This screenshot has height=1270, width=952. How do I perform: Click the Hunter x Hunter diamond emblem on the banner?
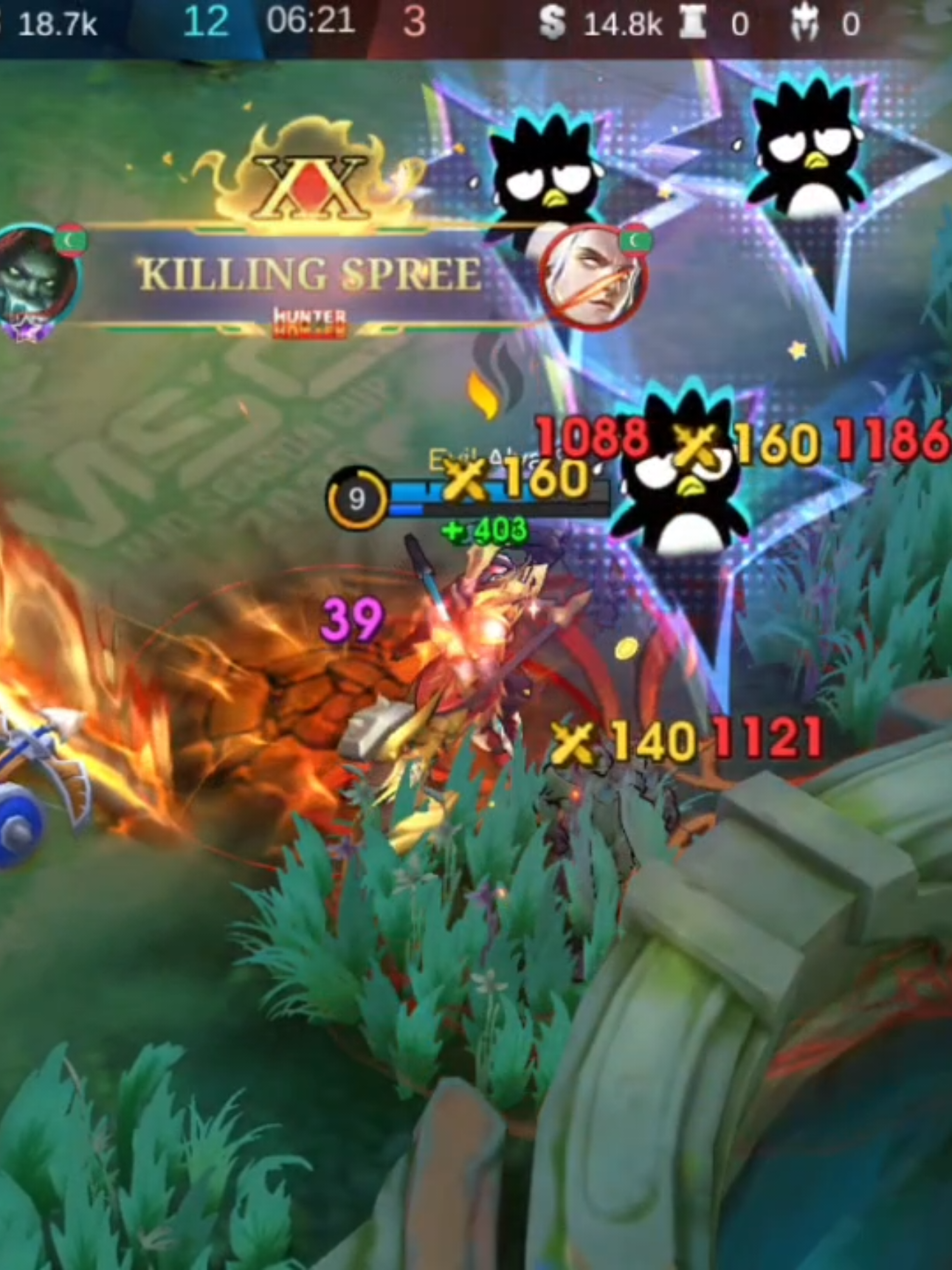tap(308, 188)
